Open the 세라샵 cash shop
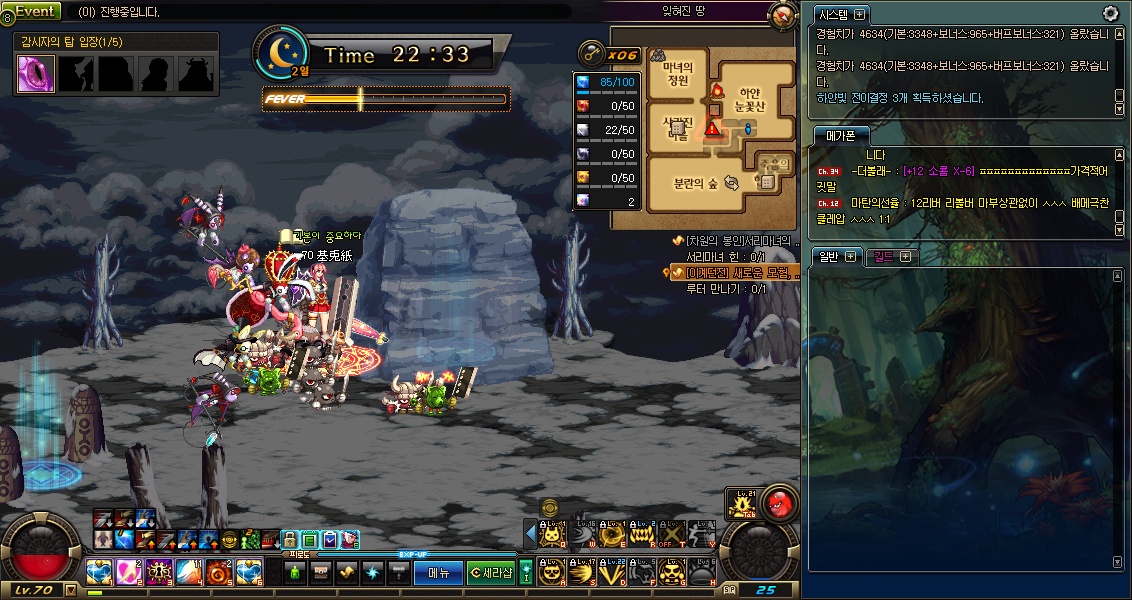 [x=490, y=573]
